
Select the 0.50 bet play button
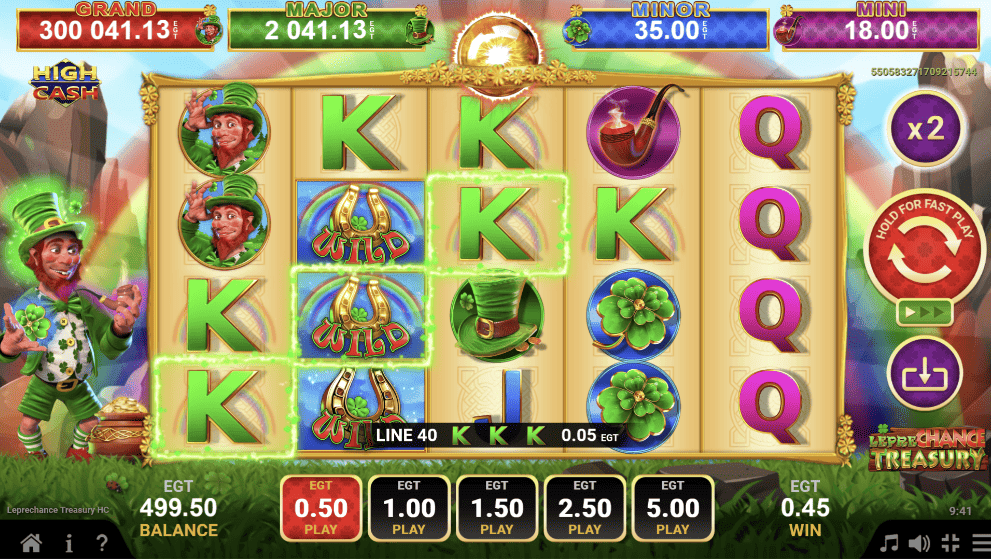320,507
